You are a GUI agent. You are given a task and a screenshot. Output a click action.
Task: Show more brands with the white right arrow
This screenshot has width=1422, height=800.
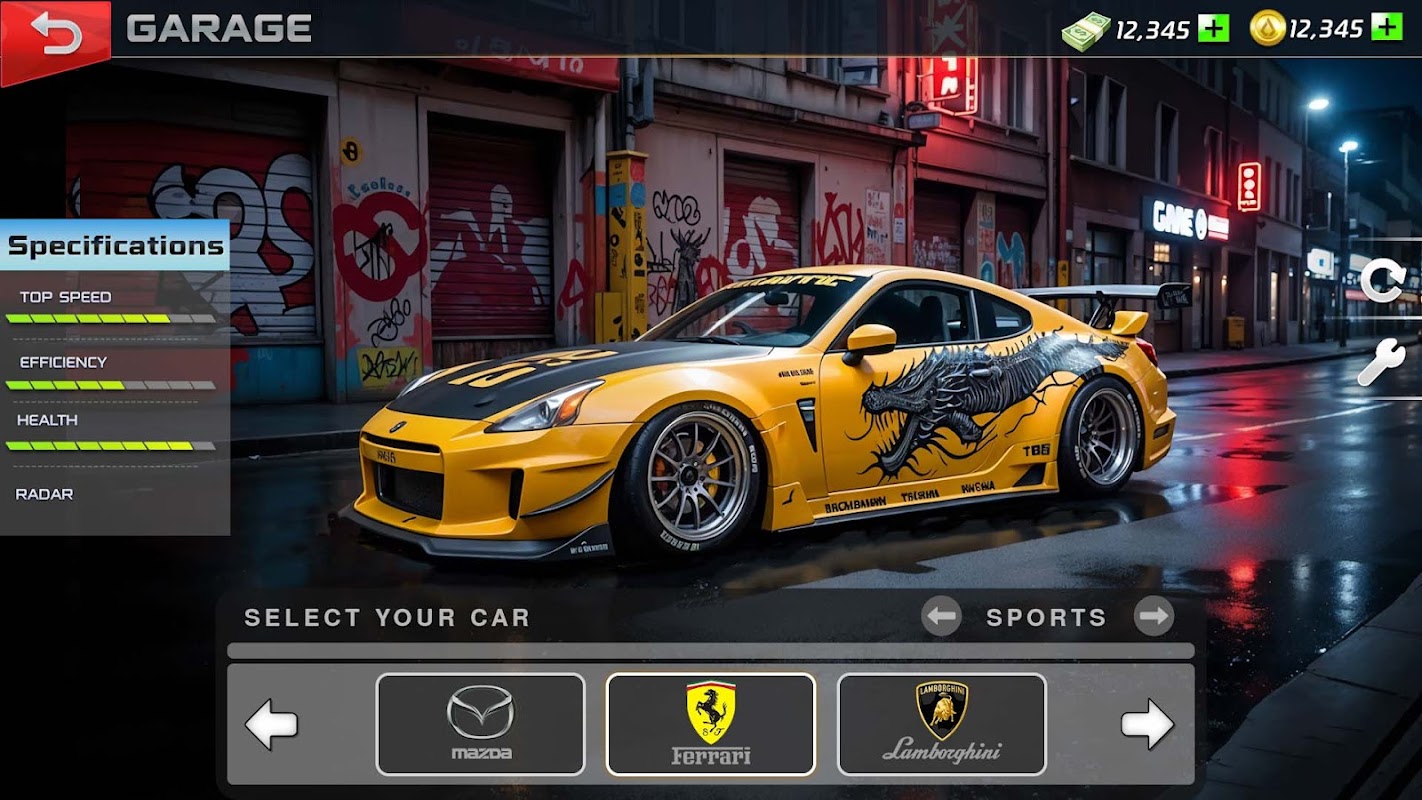(x=1147, y=724)
